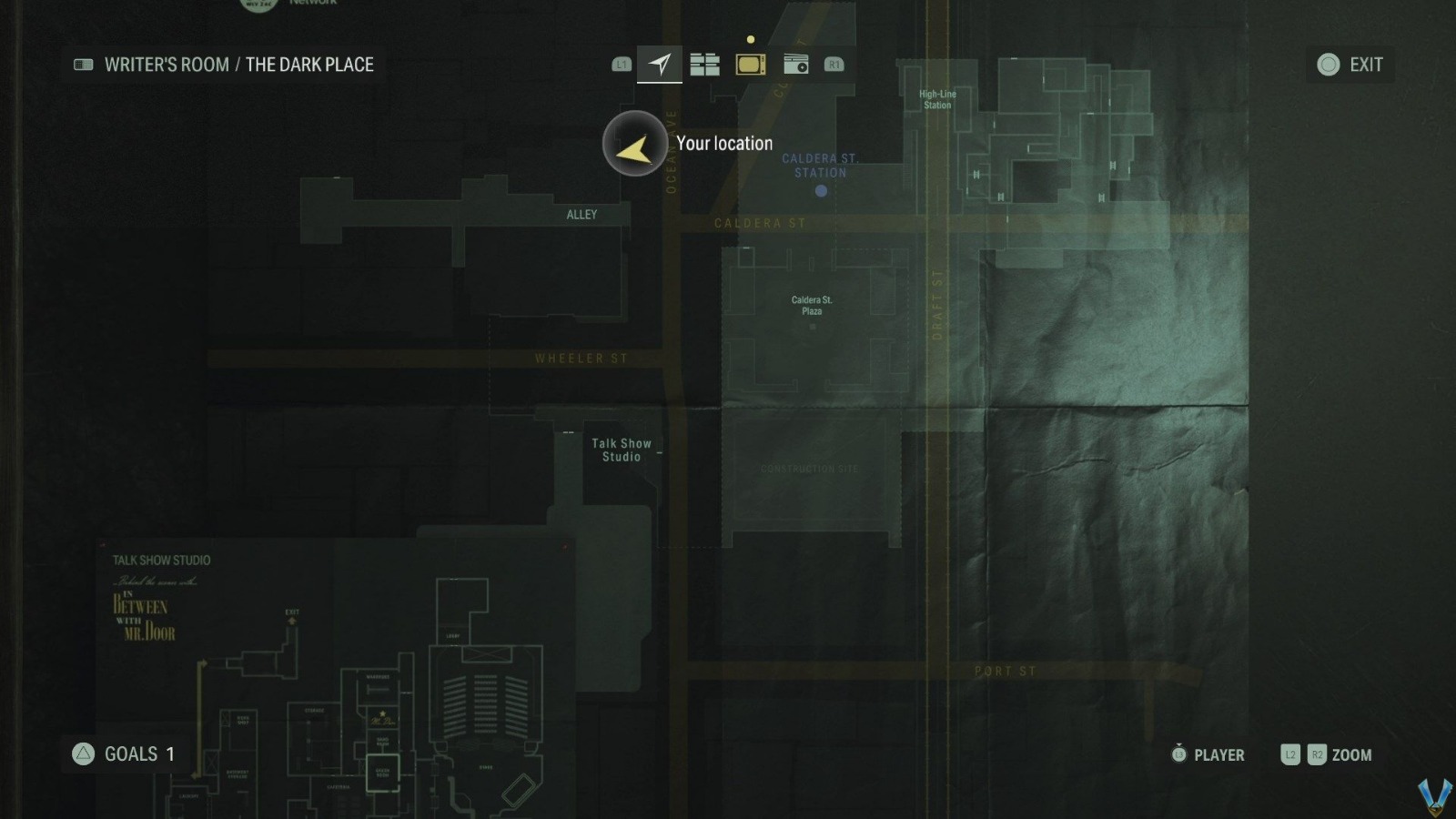
Task: Click the R2 prompt in zoom controls
Action: [1317, 754]
